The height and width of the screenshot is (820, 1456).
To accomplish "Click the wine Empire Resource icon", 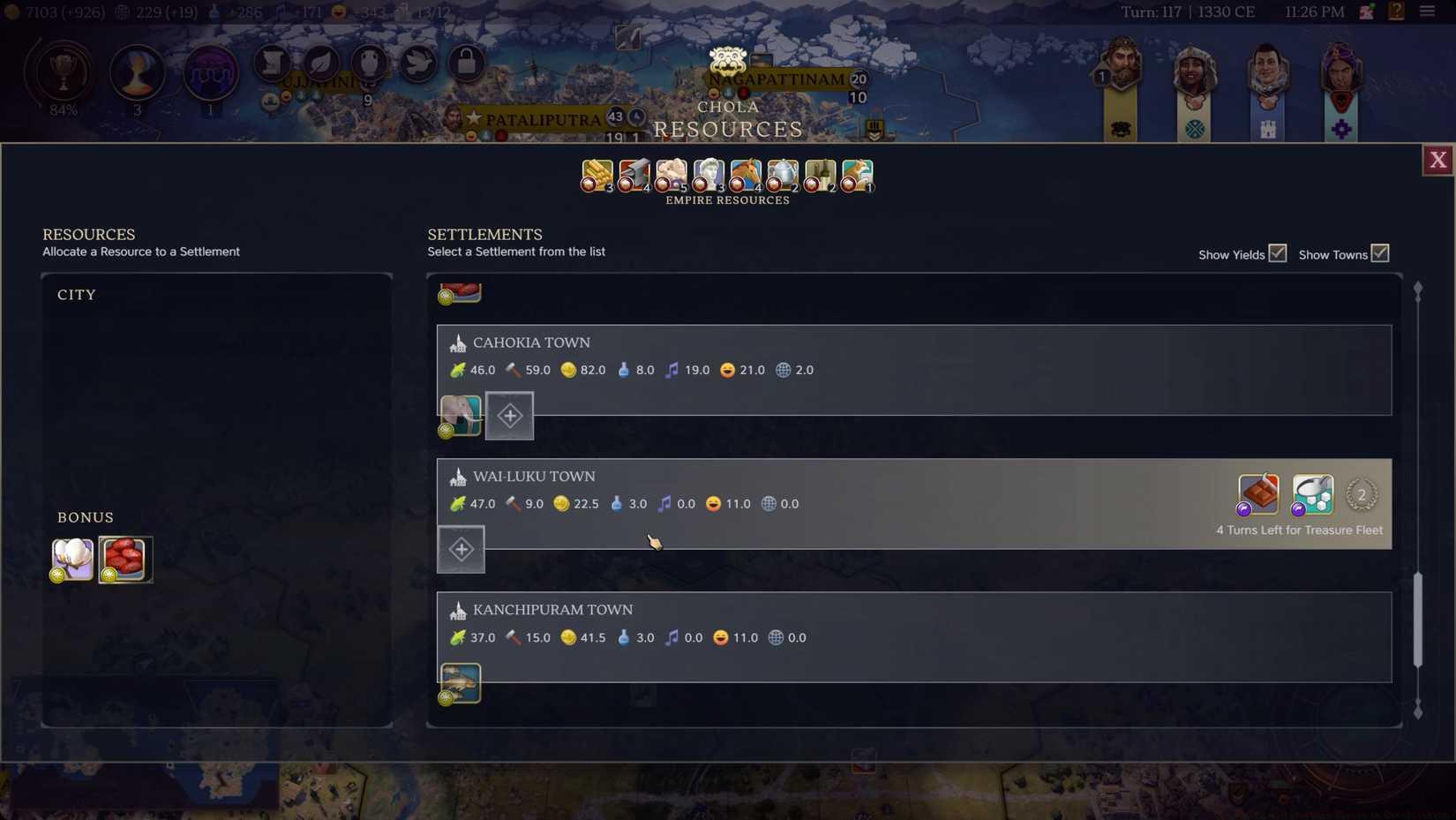I will [x=818, y=172].
